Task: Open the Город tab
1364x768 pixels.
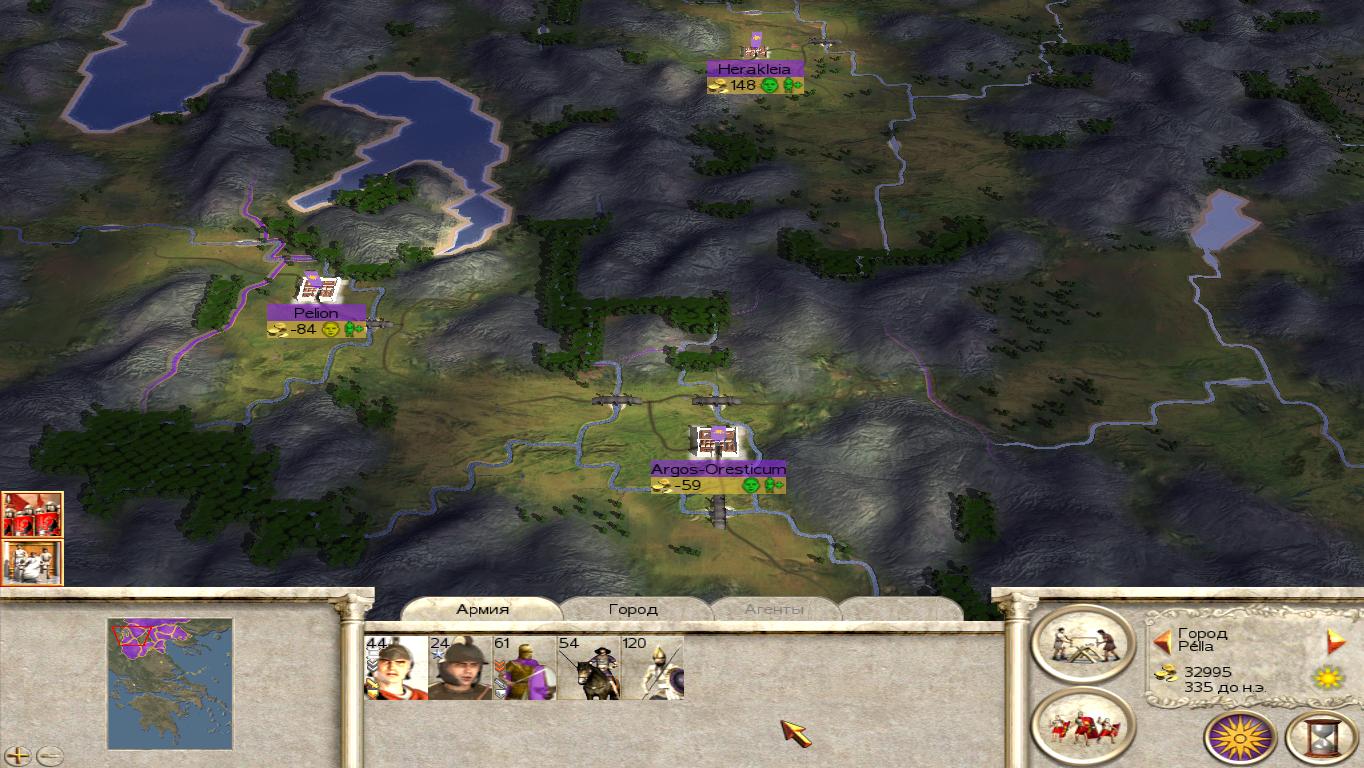Action: [x=633, y=609]
